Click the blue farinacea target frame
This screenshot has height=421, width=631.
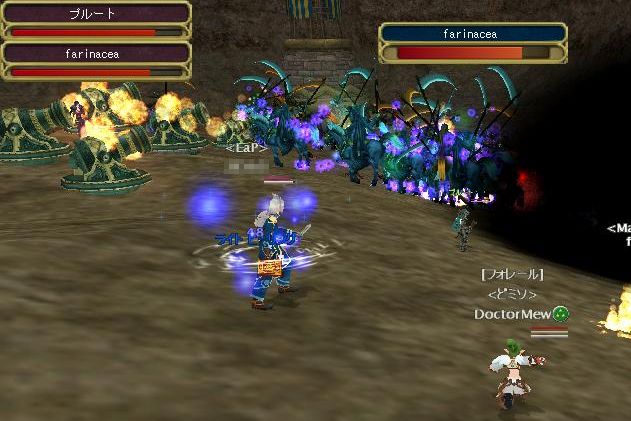coord(472,42)
